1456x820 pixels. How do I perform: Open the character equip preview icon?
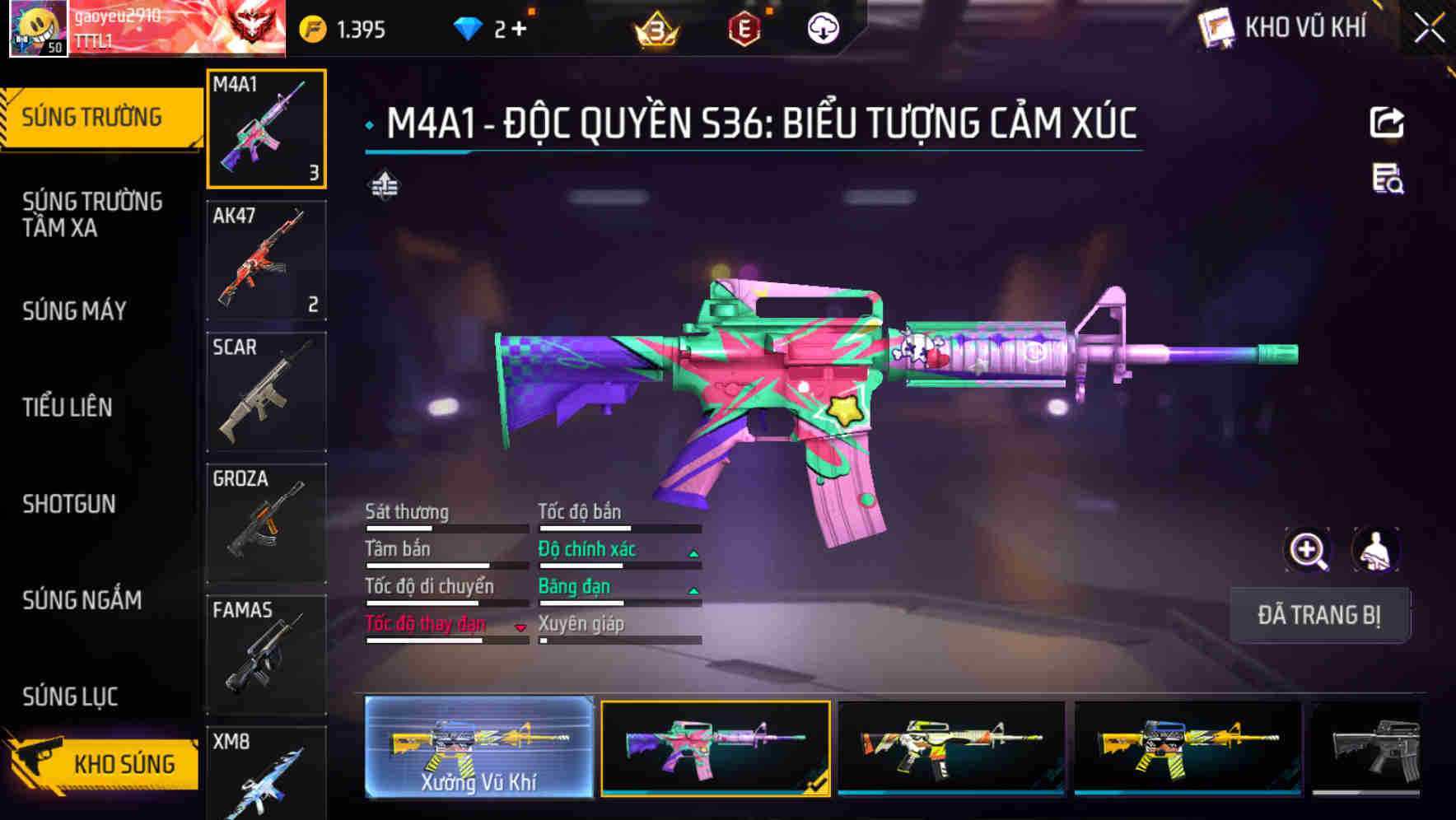coord(1374,549)
